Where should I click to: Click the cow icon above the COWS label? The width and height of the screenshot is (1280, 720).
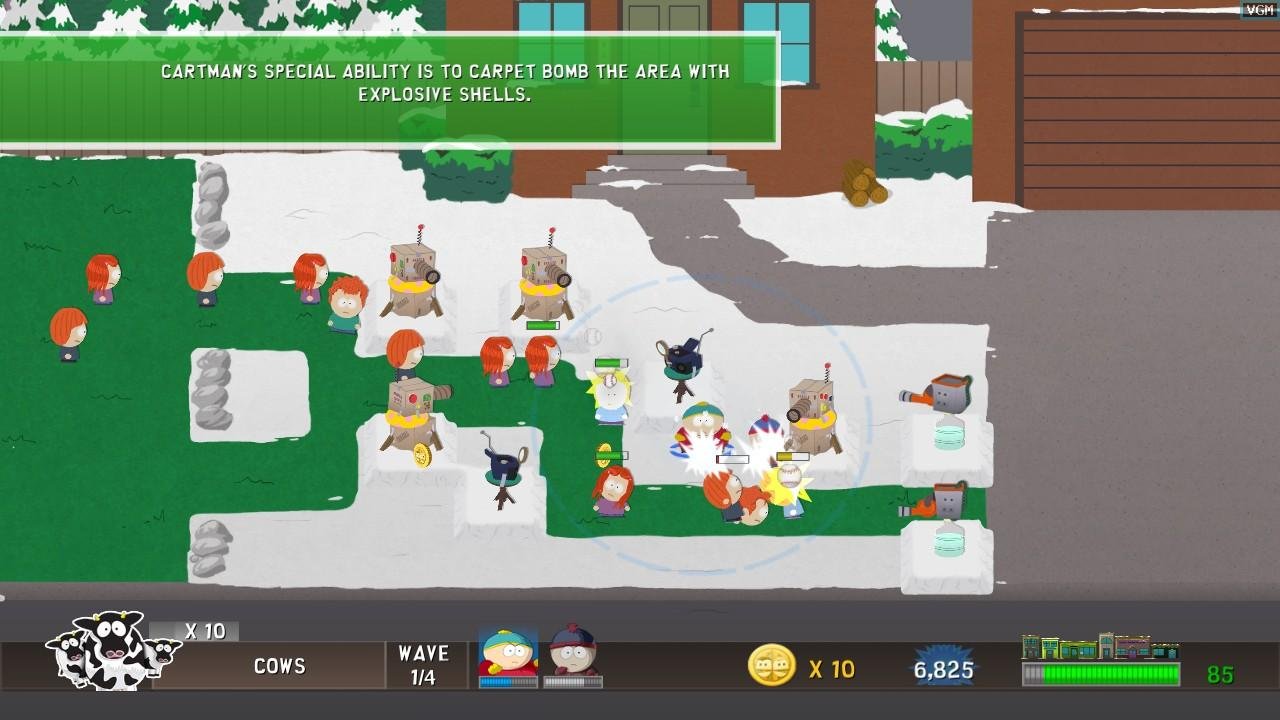tap(105, 650)
